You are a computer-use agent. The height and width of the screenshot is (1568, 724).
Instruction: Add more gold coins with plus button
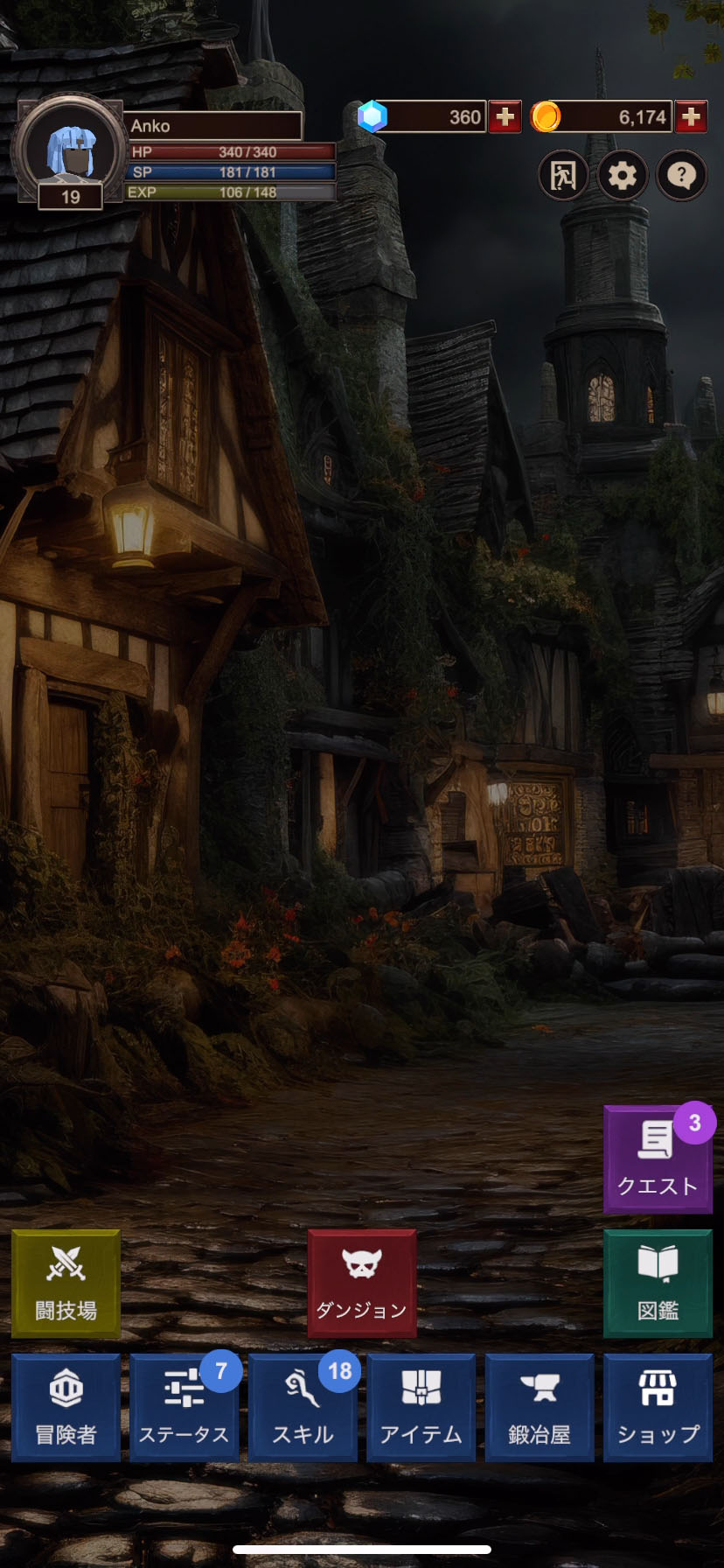[x=691, y=117]
